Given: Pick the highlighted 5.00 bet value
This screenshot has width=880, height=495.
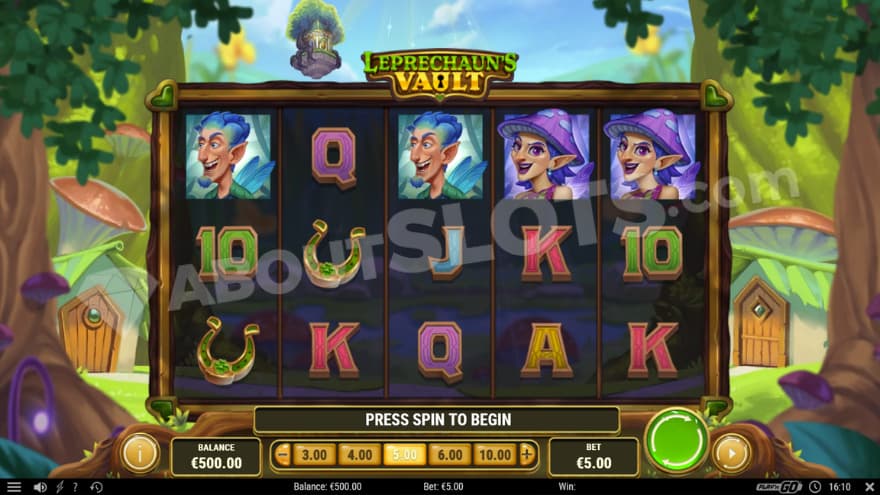Looking at the screenshot, I should [x=404, y=455].
